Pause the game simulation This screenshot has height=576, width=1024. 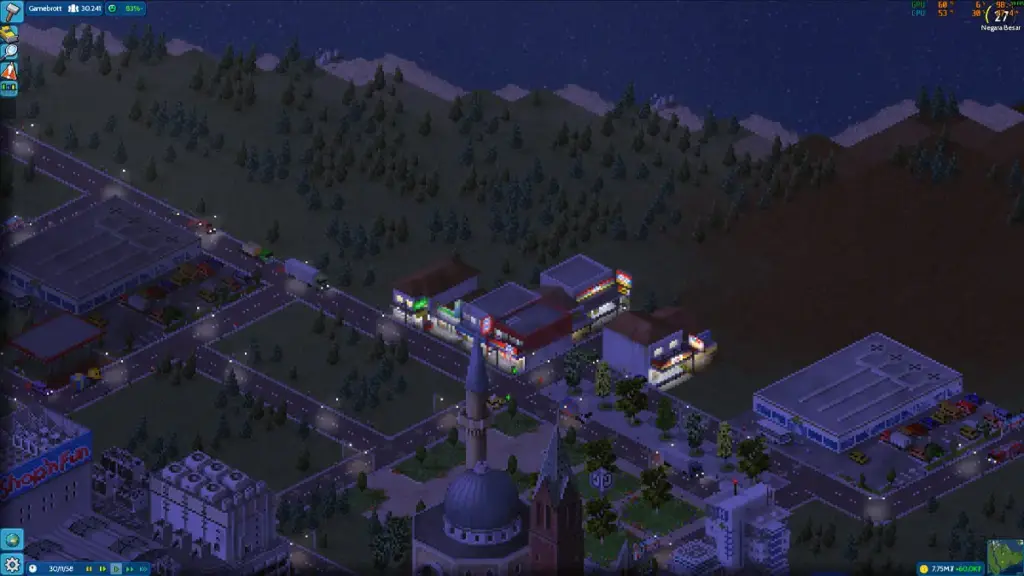tap(89, 569)
